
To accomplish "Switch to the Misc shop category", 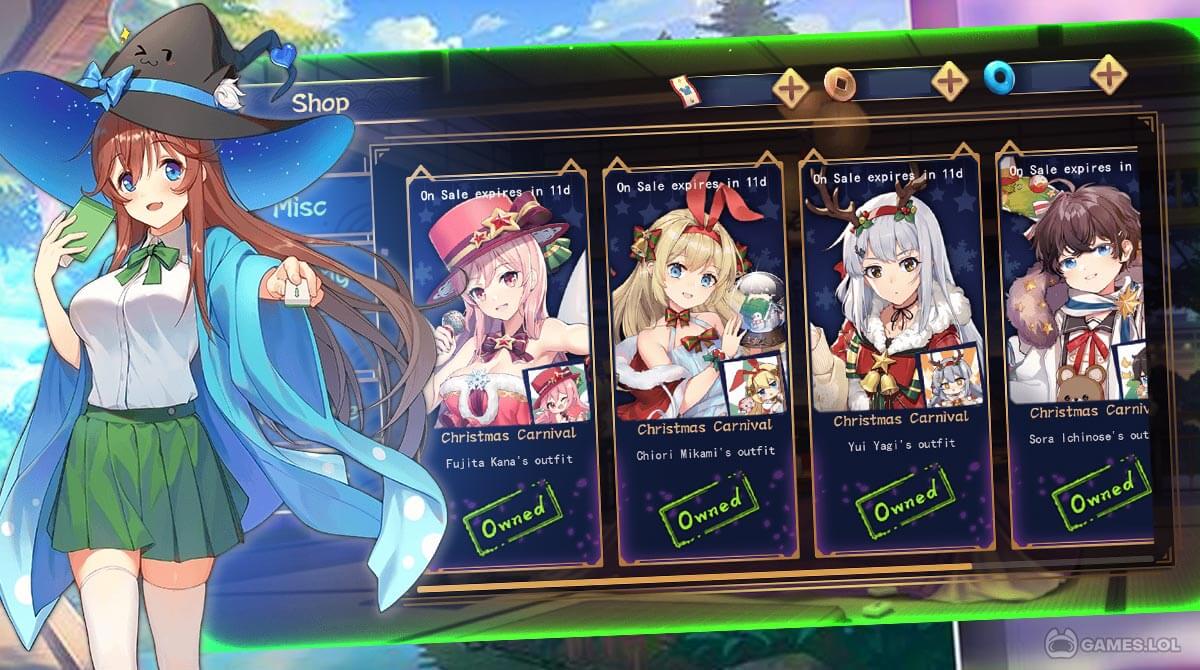I will pos(299,207).
